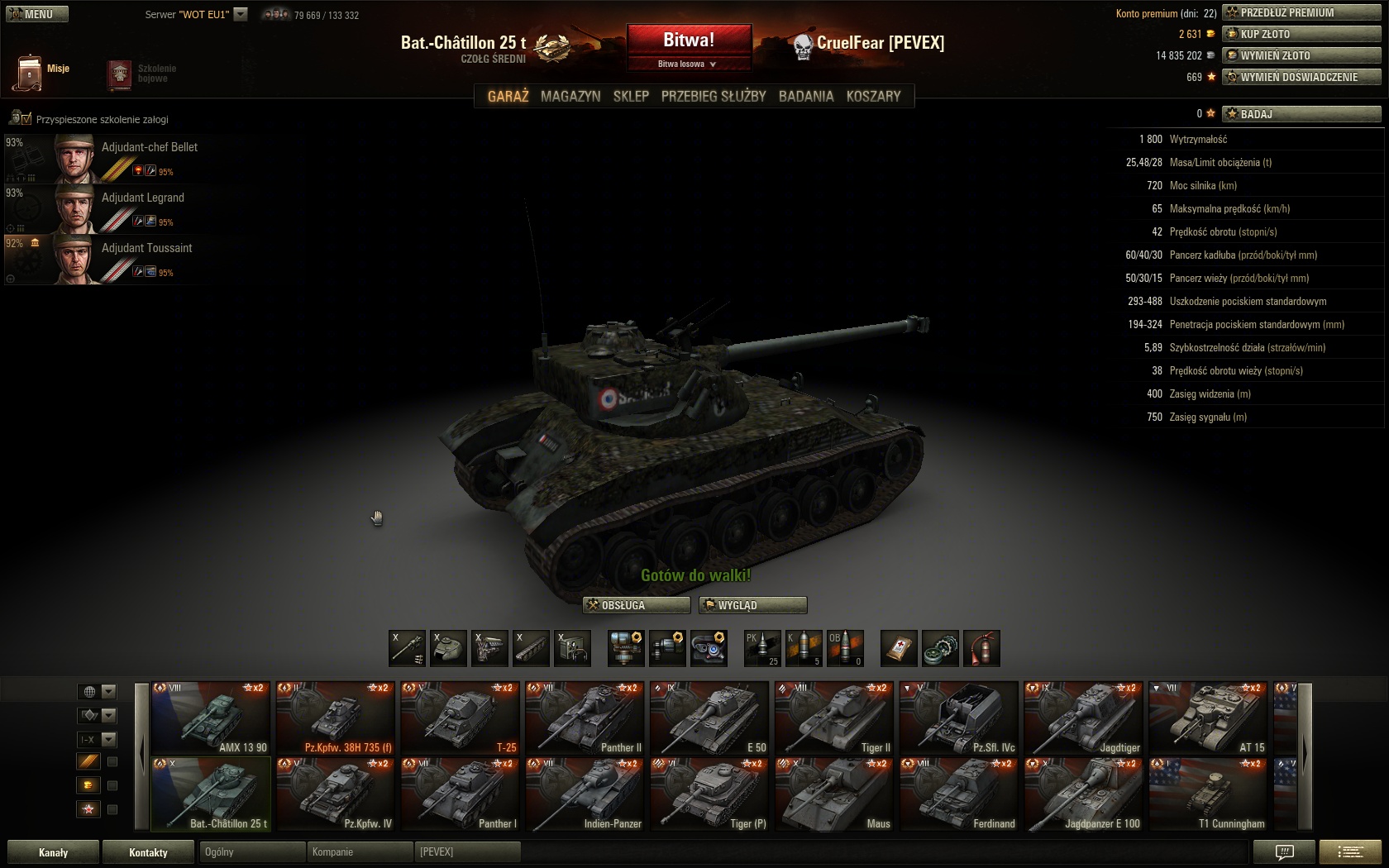Open the server selection dropdown
The image size is (1389, 868).
241,14
